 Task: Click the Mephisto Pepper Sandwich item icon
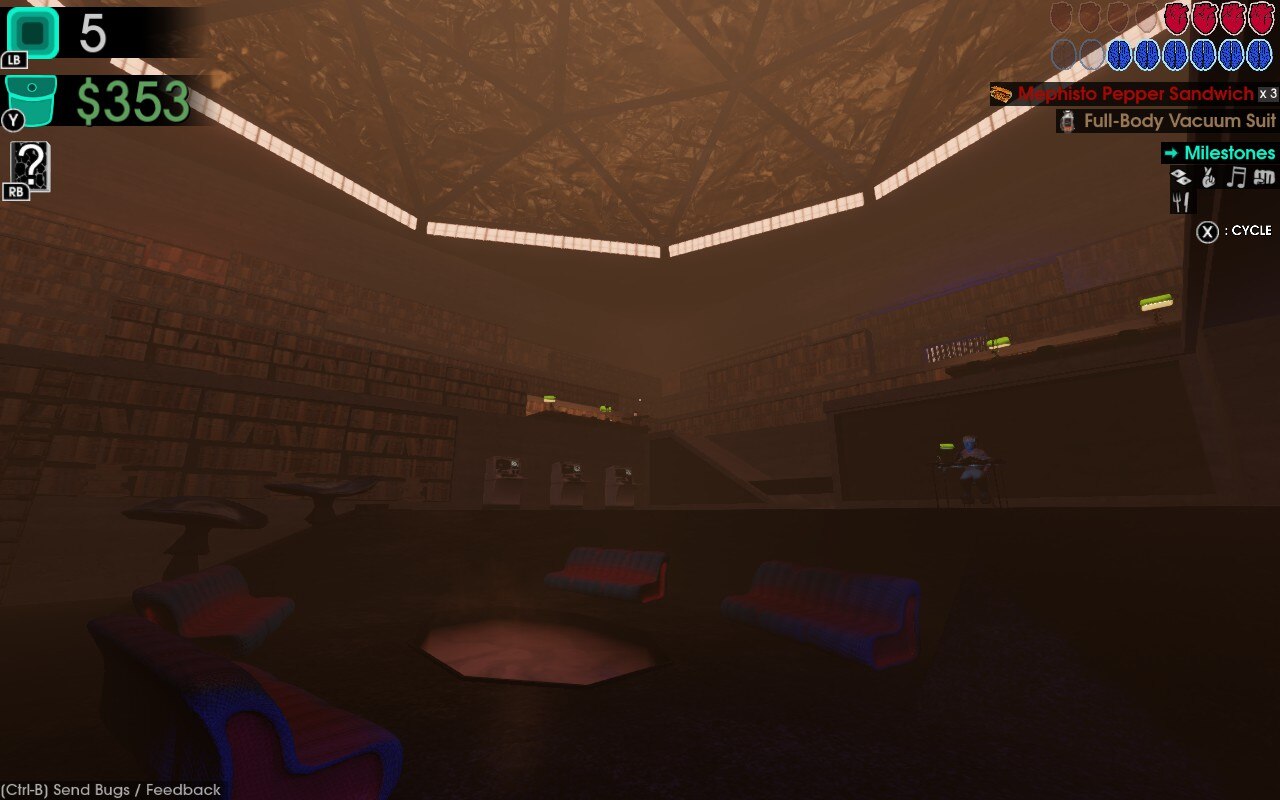(1000, 94)
